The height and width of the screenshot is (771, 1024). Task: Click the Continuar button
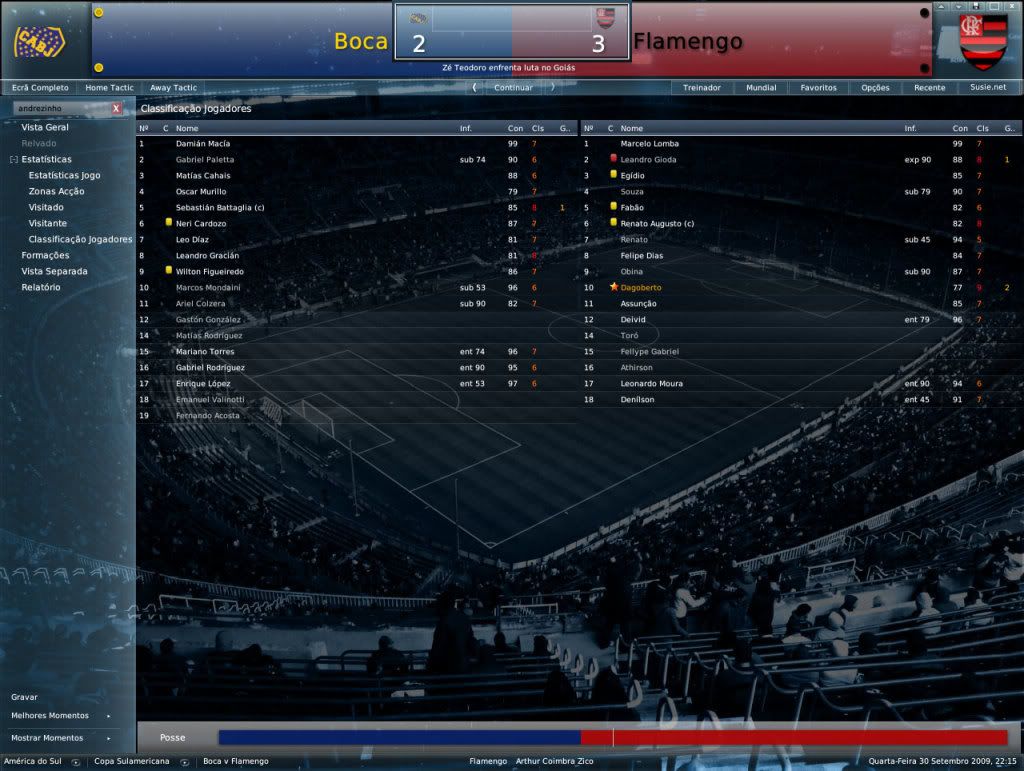click(513, 88)
